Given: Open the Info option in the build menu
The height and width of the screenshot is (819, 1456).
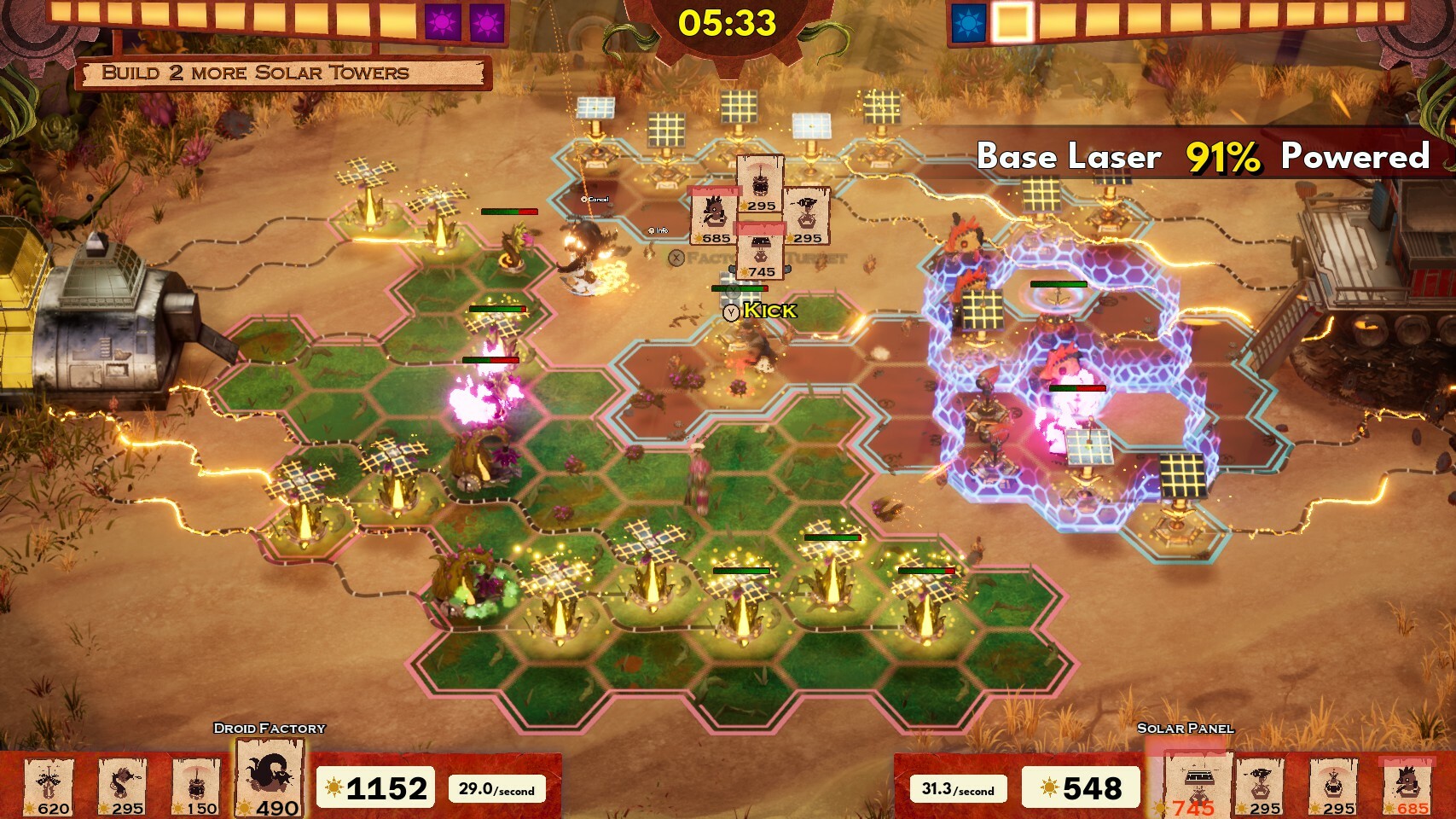Looking at the screenshot, I should point(657,229).
